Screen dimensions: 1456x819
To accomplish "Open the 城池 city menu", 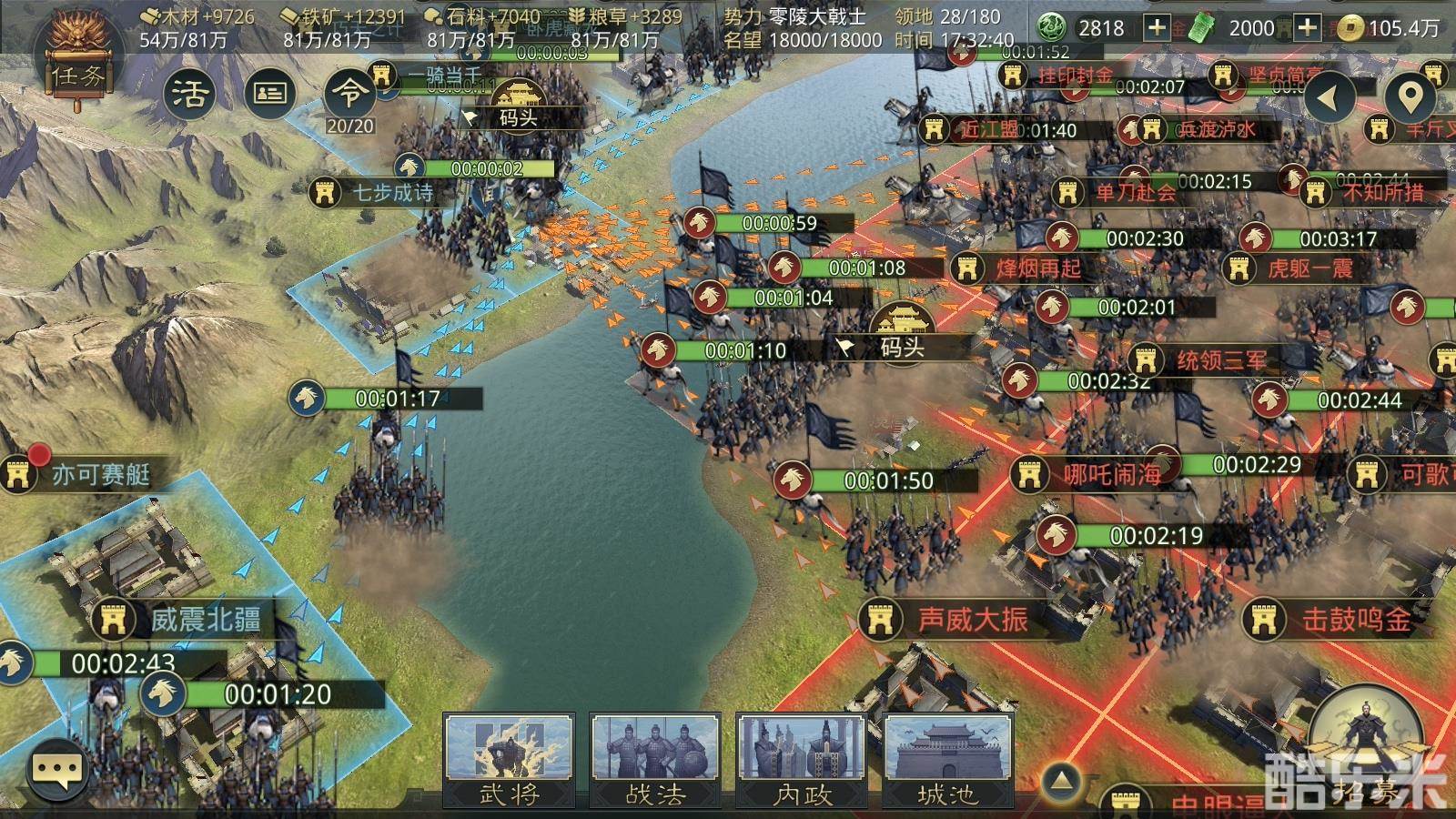I will pos(946,761).
